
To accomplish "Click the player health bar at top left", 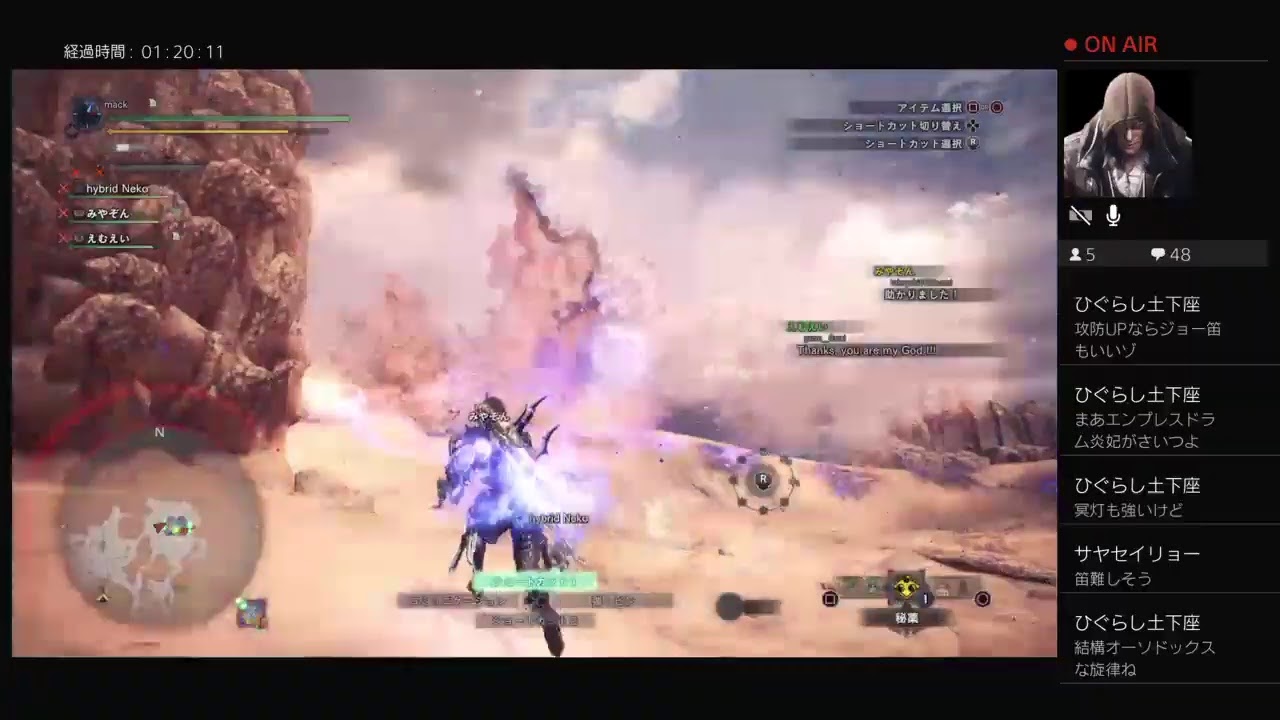I will [x=230, y=119].
